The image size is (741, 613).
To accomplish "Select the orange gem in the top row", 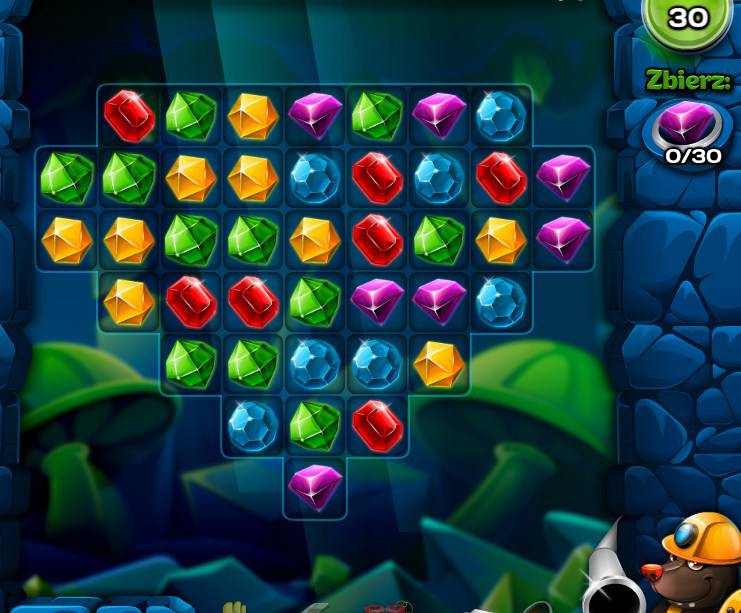I will click(x=252, y=116).
